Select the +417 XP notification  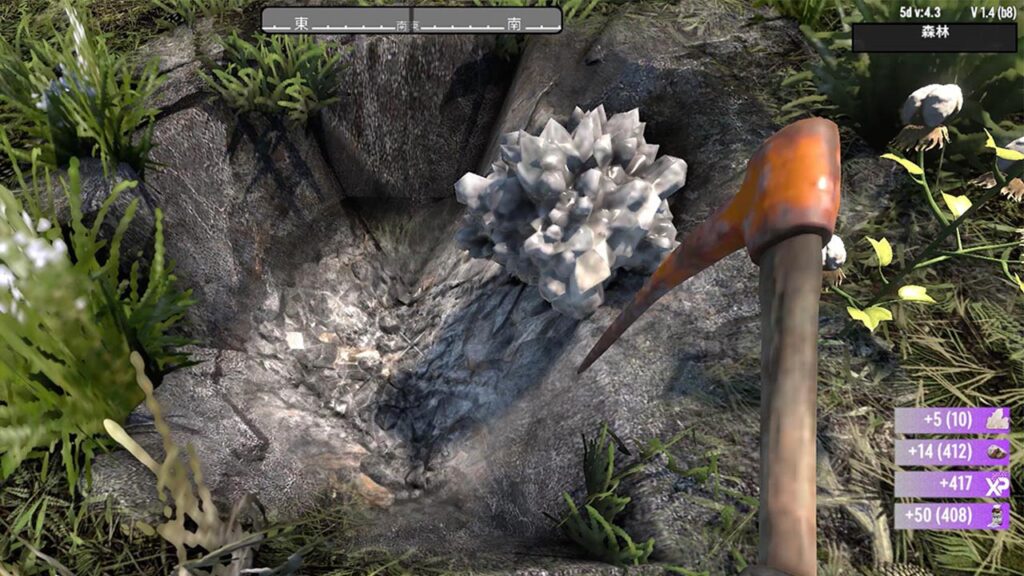coord(952,485)
